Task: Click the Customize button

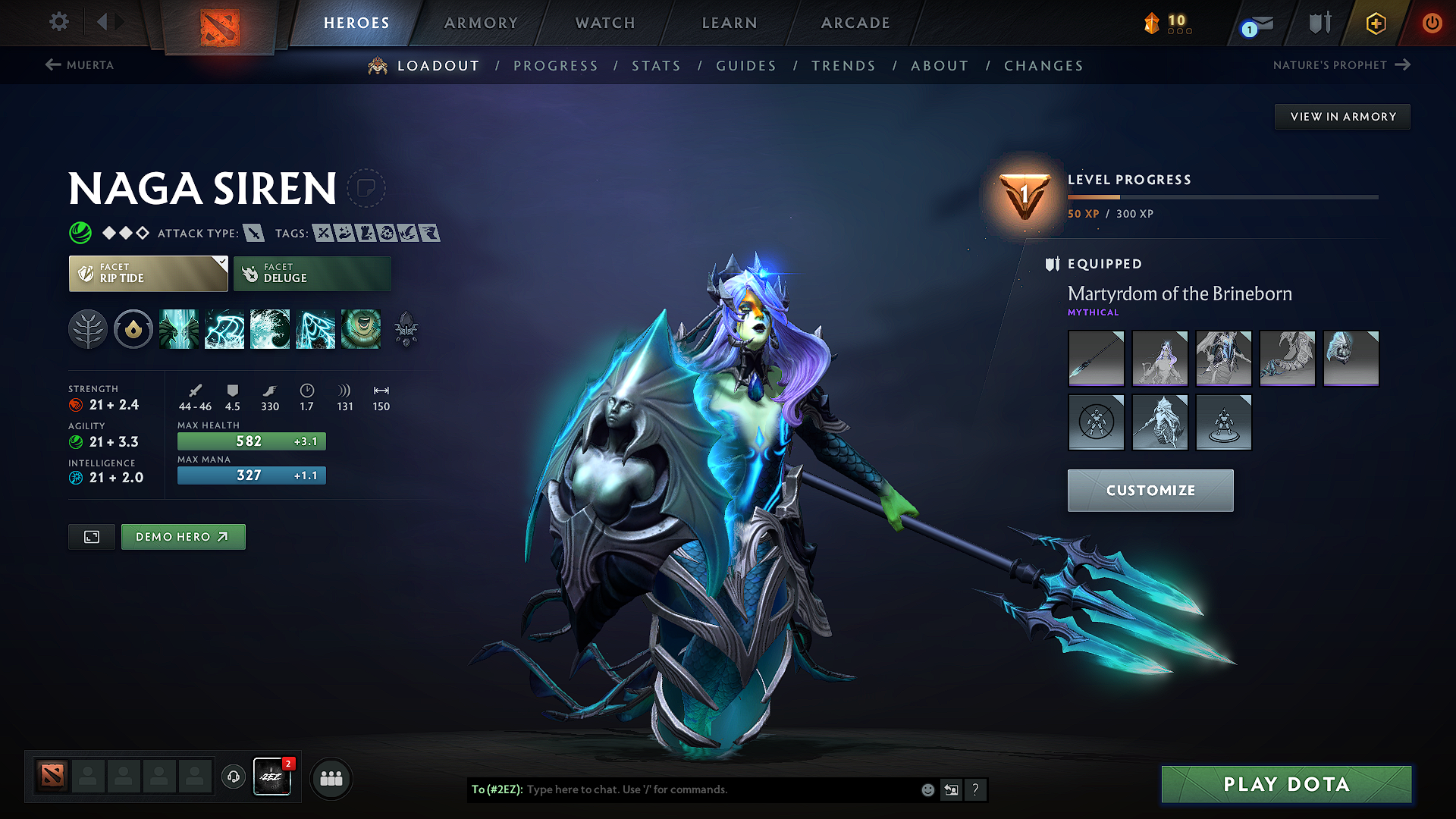Action: [x=1149, y=490]
